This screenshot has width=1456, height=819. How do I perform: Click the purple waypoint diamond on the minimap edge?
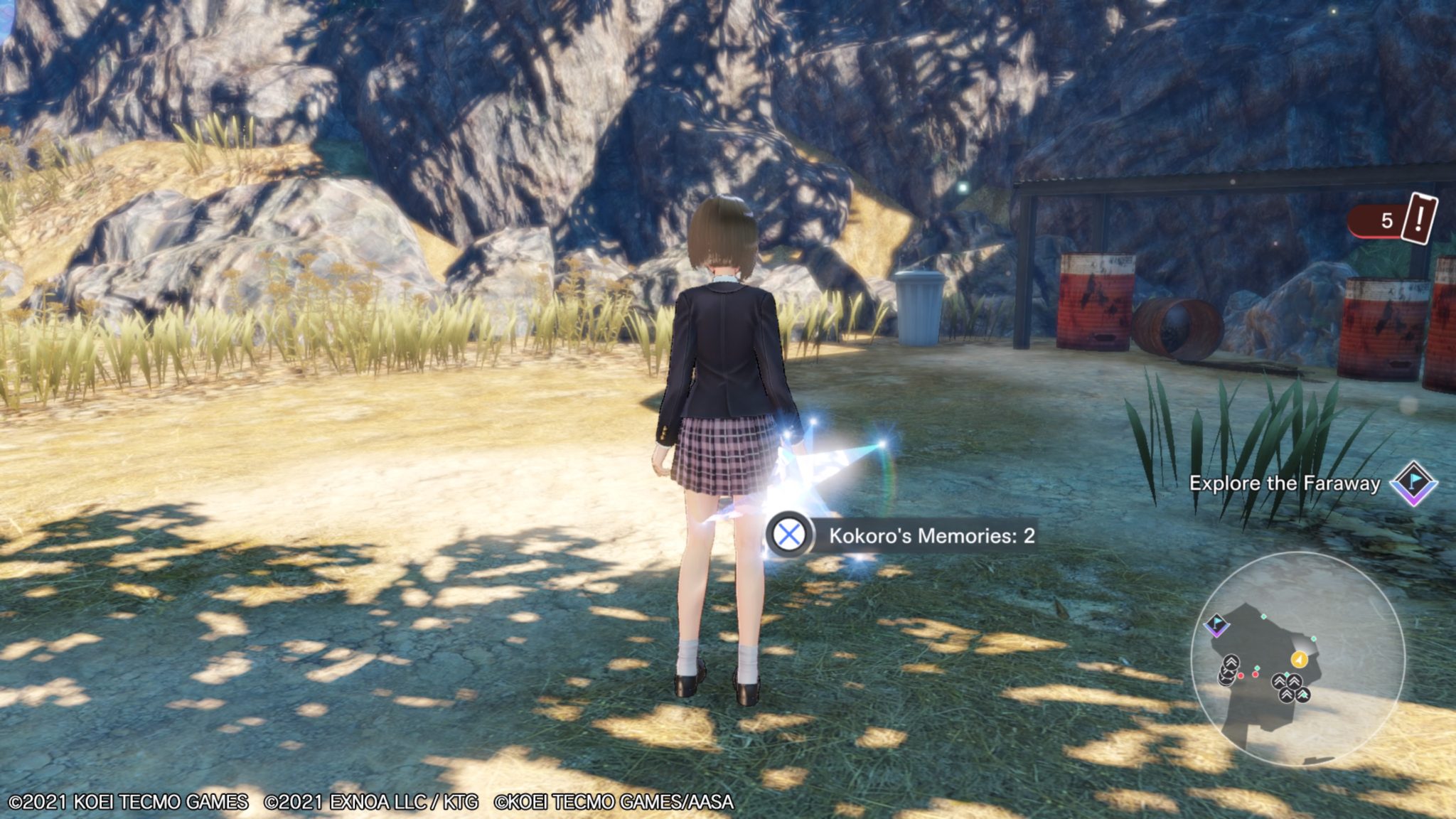1217,626
